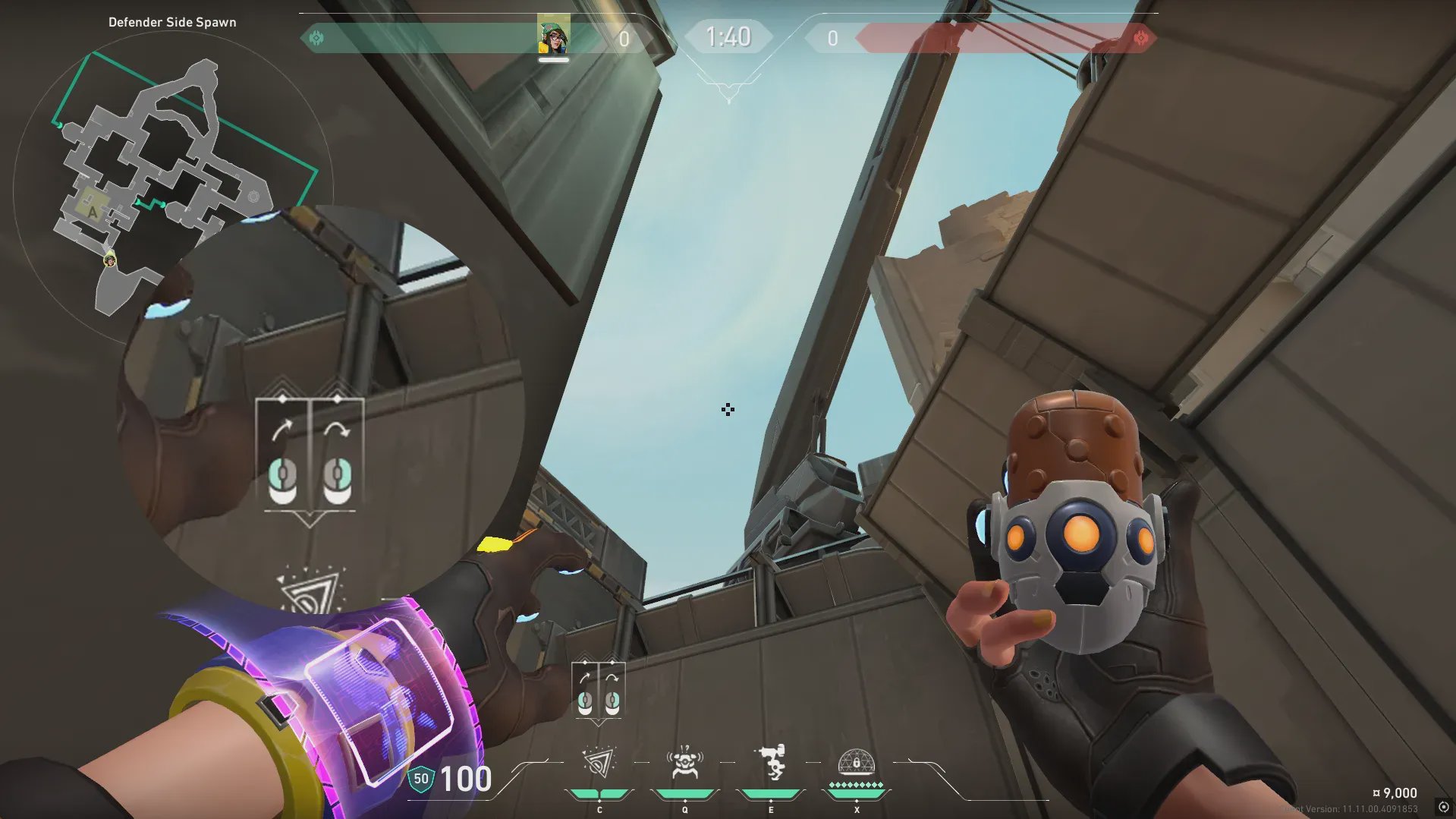The height and width of the screenshot is (819, 1456).
Task: Activate the Nanoswarm ability icon
Action: 599,763
